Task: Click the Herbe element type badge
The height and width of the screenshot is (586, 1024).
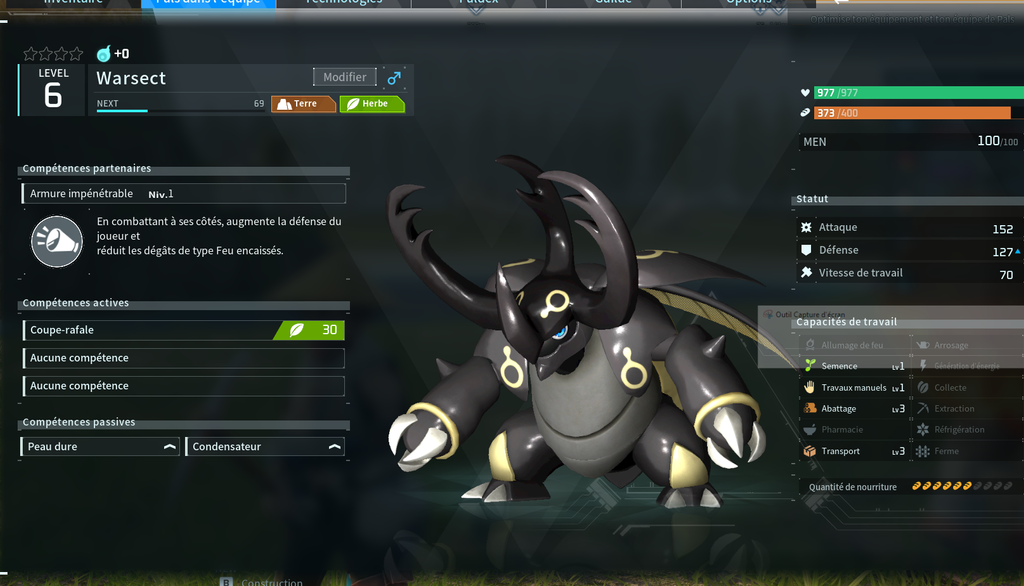Action: coord(372,104)
